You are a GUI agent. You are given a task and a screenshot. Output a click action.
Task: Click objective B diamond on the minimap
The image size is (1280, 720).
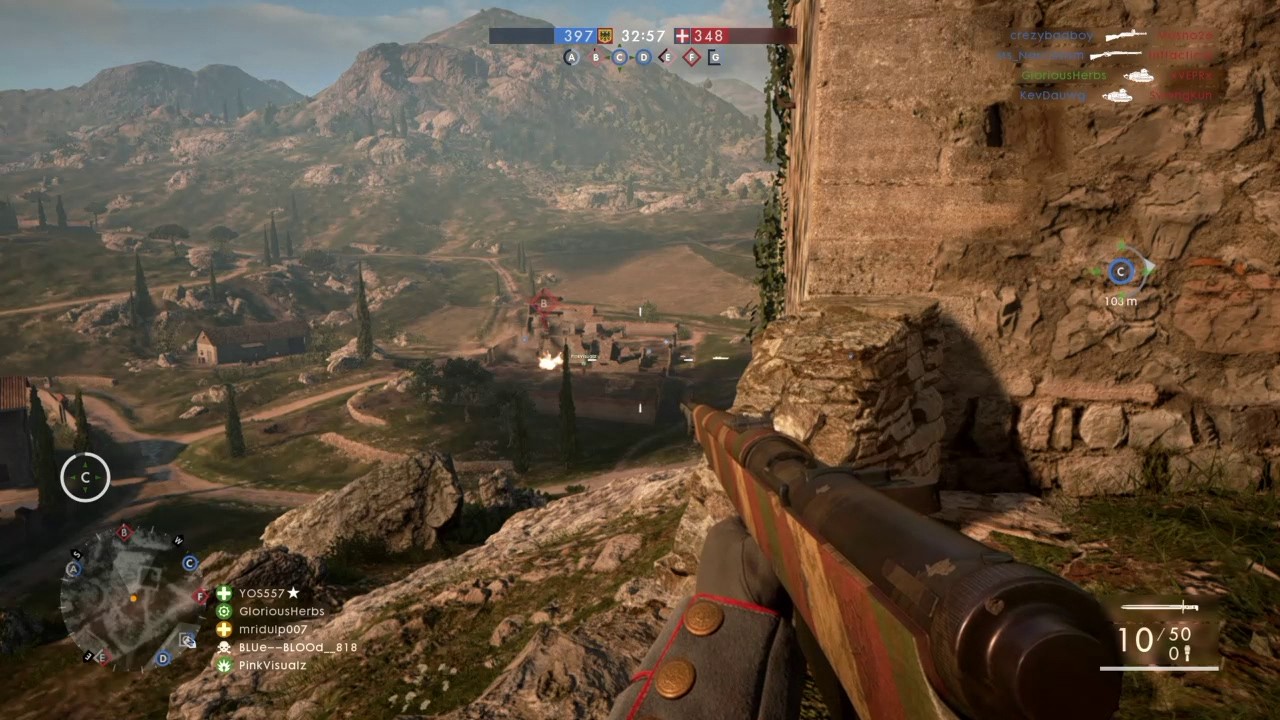(x=123, y=533)
